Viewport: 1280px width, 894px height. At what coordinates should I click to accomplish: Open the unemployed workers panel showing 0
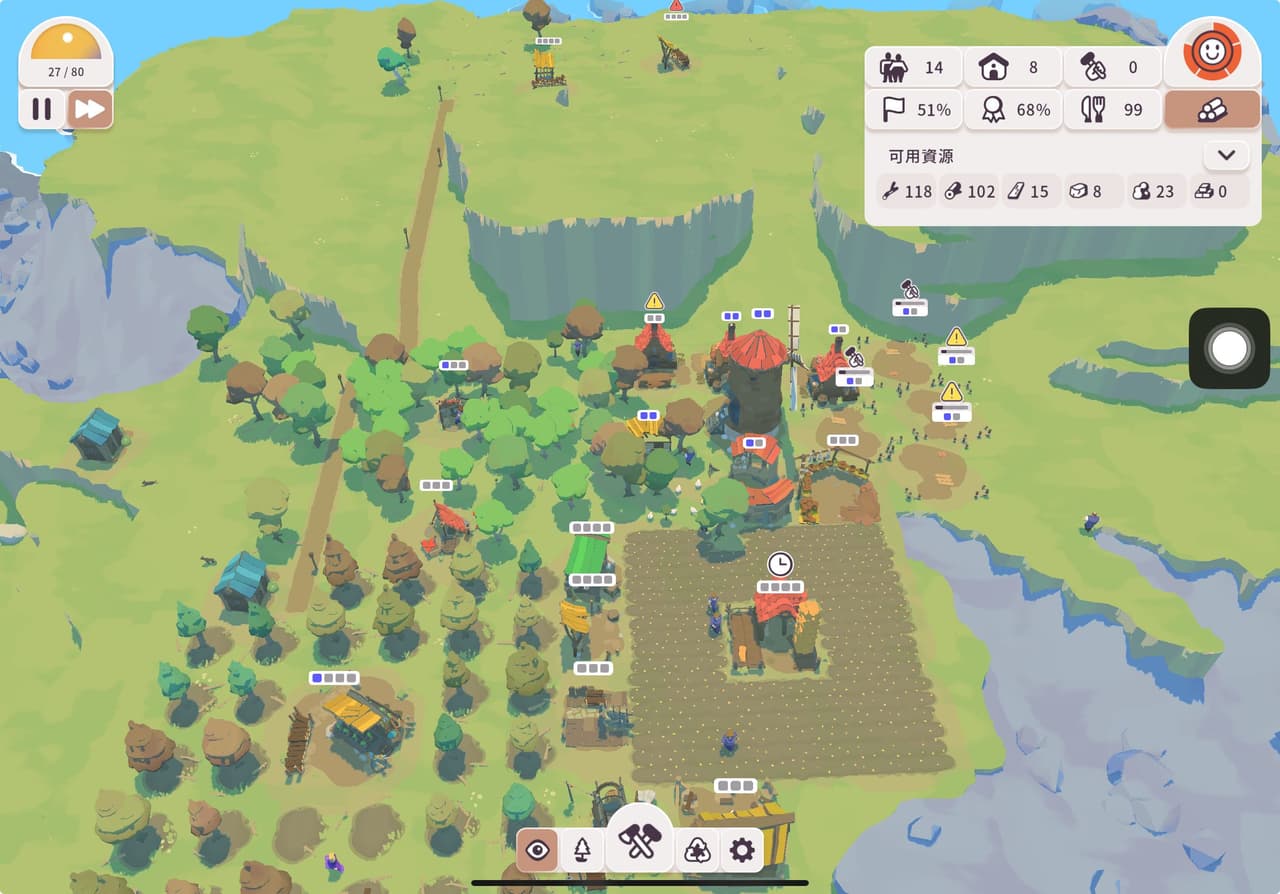point(1112,68)
